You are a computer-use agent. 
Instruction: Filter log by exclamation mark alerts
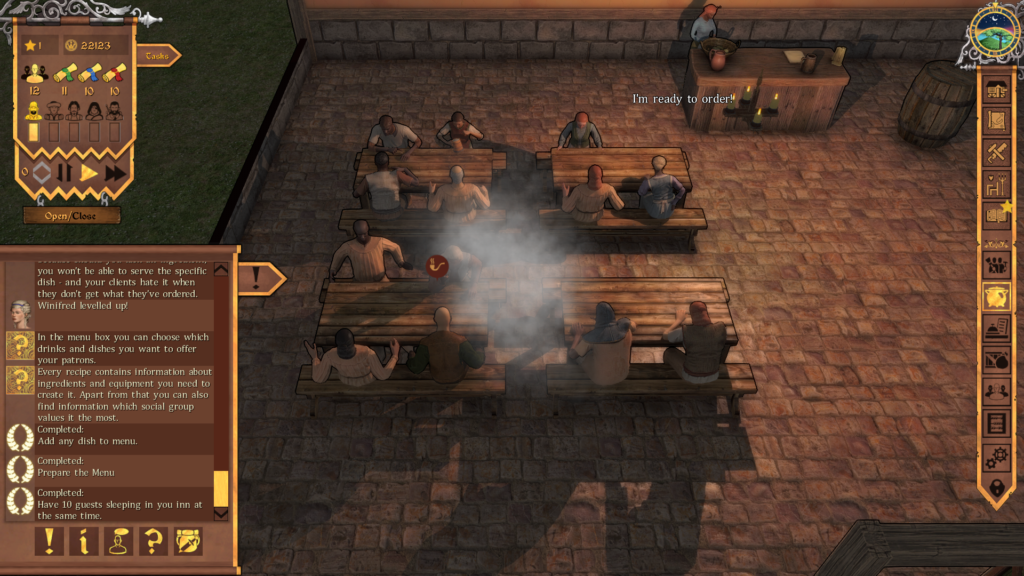[x=50, y=541]
